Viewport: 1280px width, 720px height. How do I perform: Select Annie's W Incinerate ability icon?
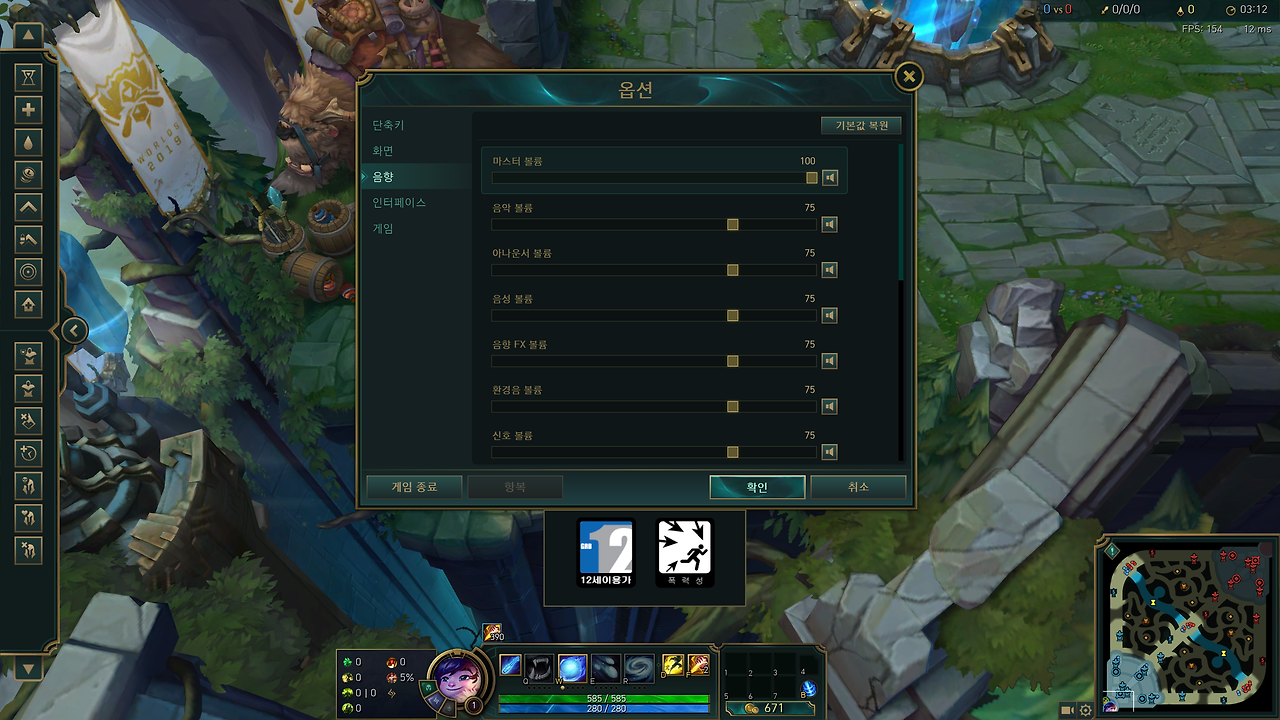click(571, 668)
